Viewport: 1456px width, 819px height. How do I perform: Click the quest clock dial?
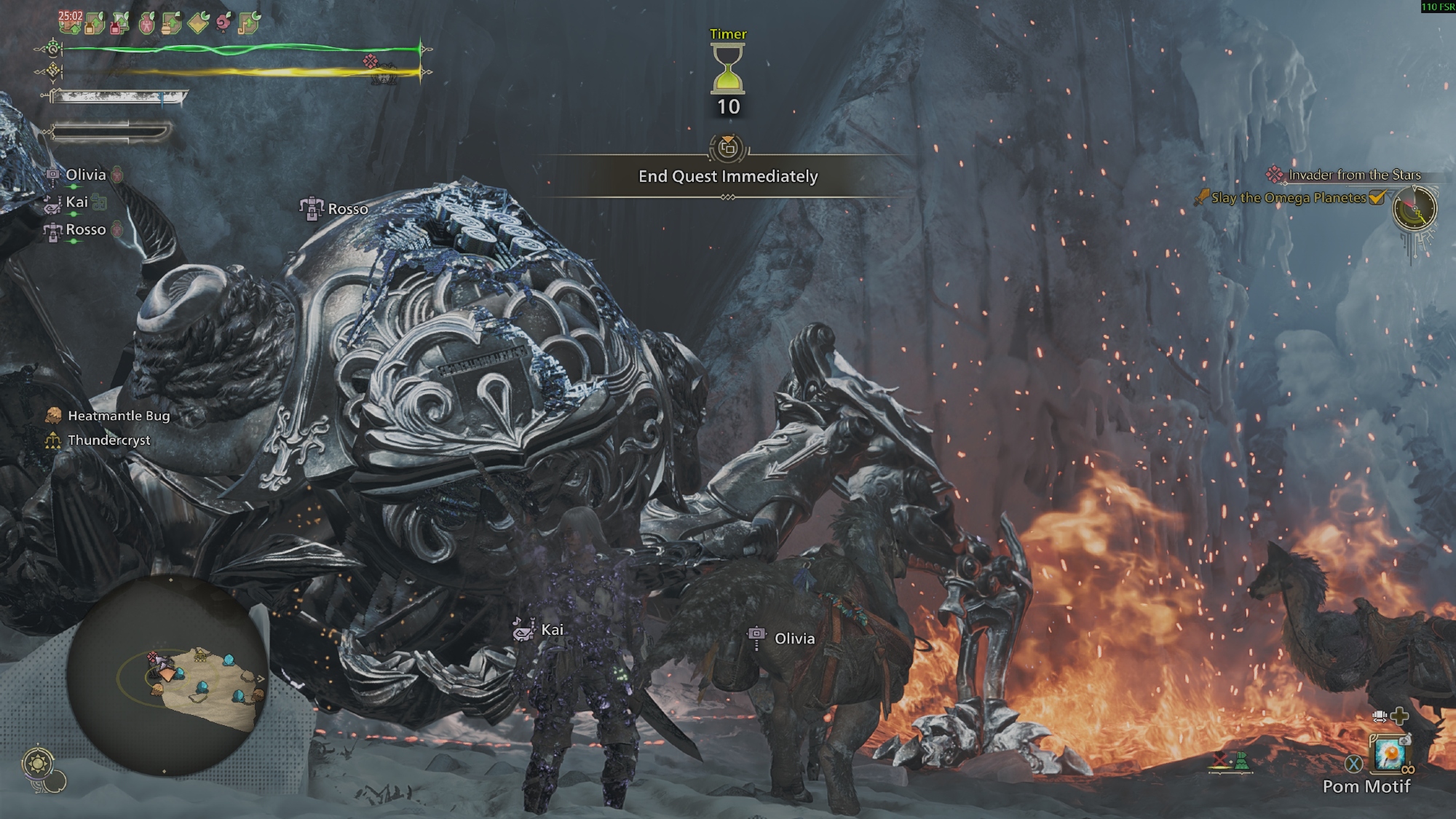[1415, 208]
